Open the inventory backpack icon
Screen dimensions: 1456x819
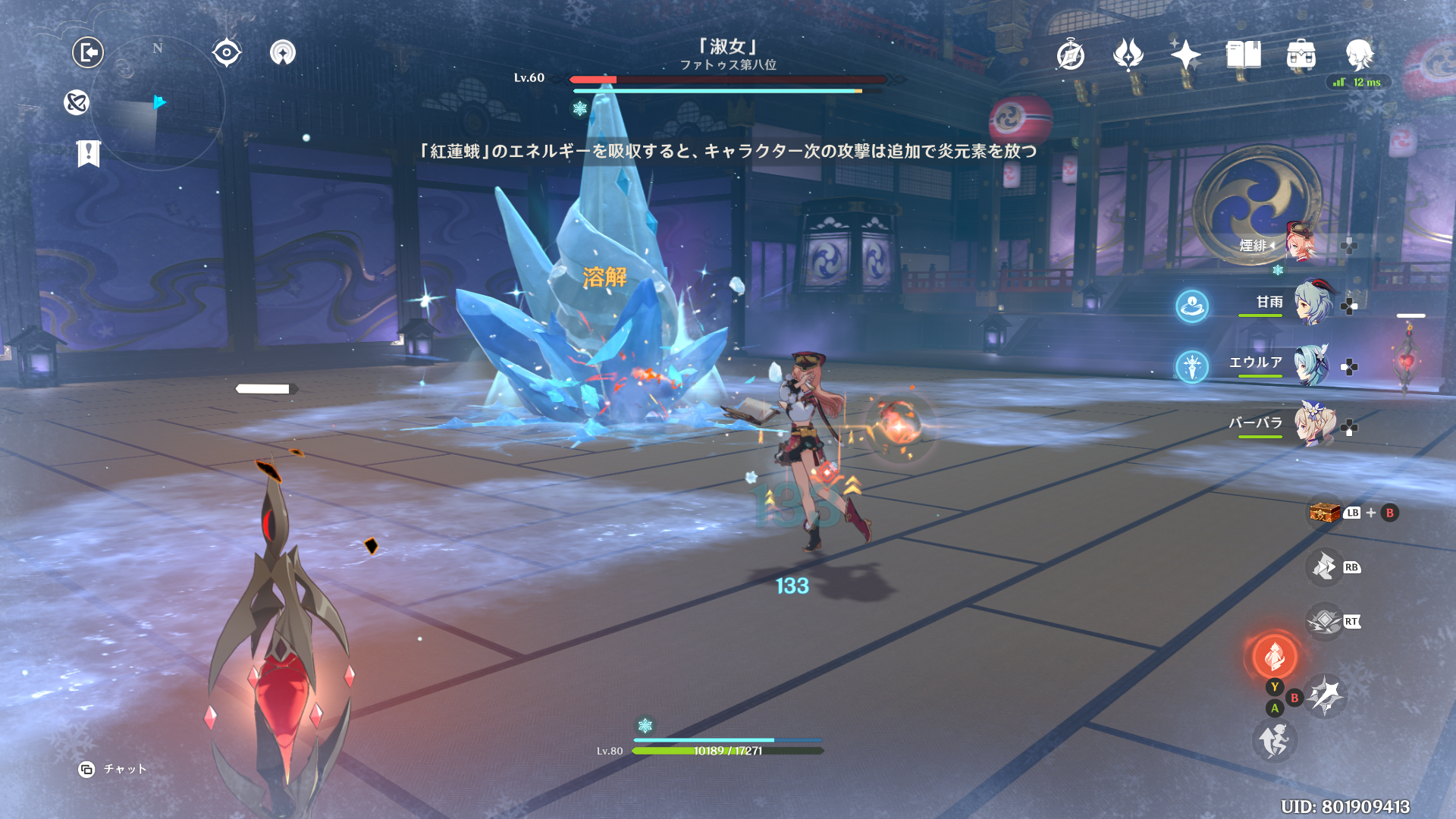pos(1301,55)
